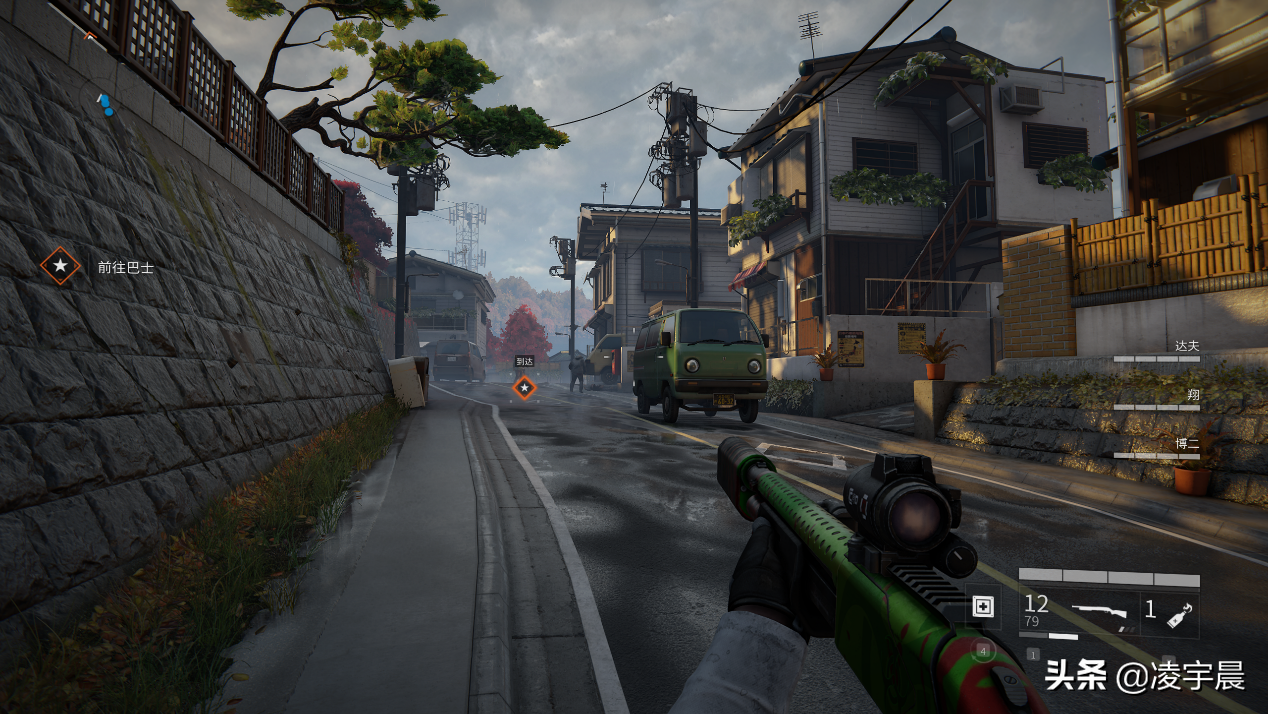Activate the medkit deployable icon
Screen dimensions: 1268x714
983,607
